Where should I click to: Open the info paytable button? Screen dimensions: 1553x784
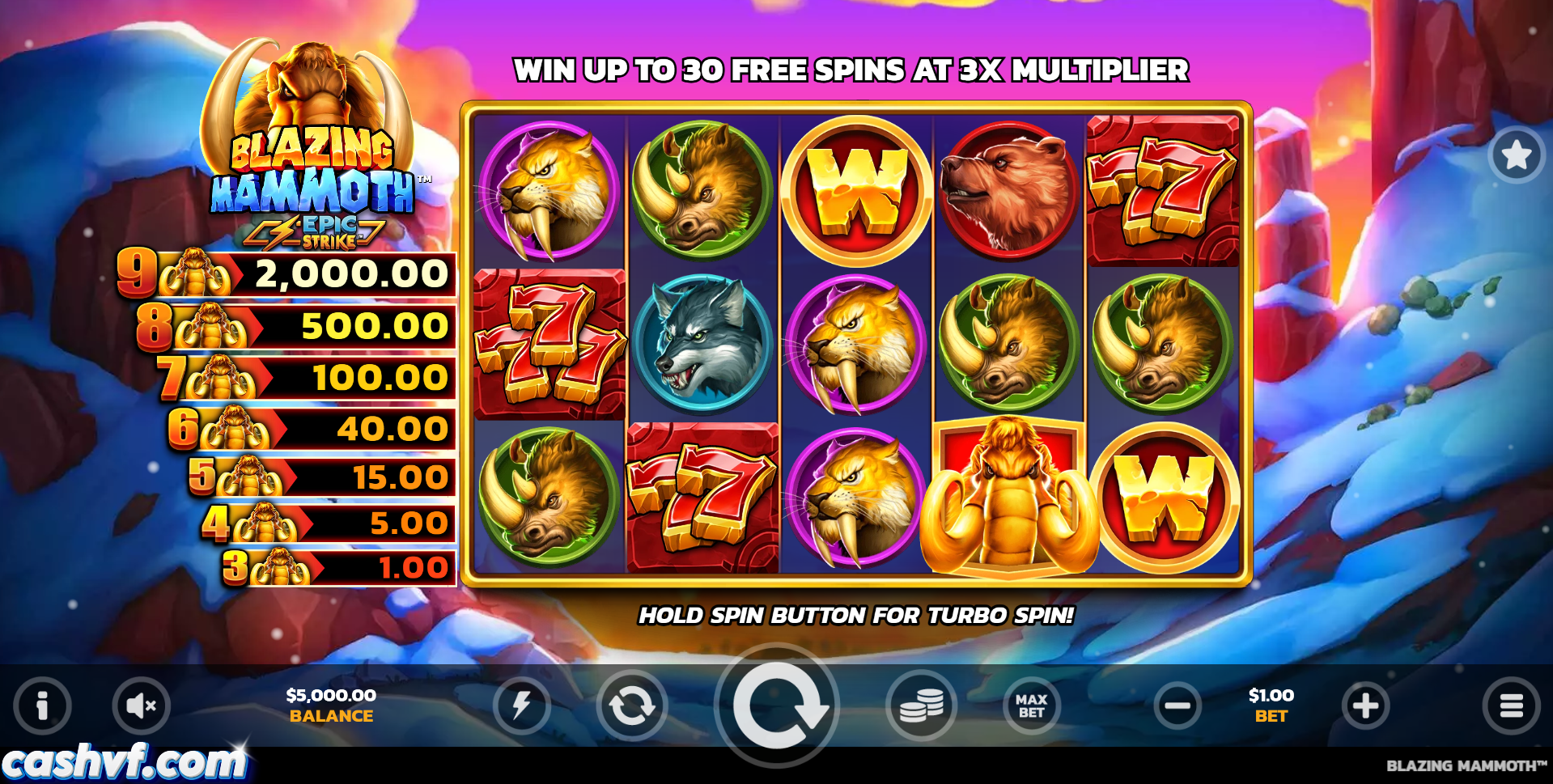coord(42,706)
